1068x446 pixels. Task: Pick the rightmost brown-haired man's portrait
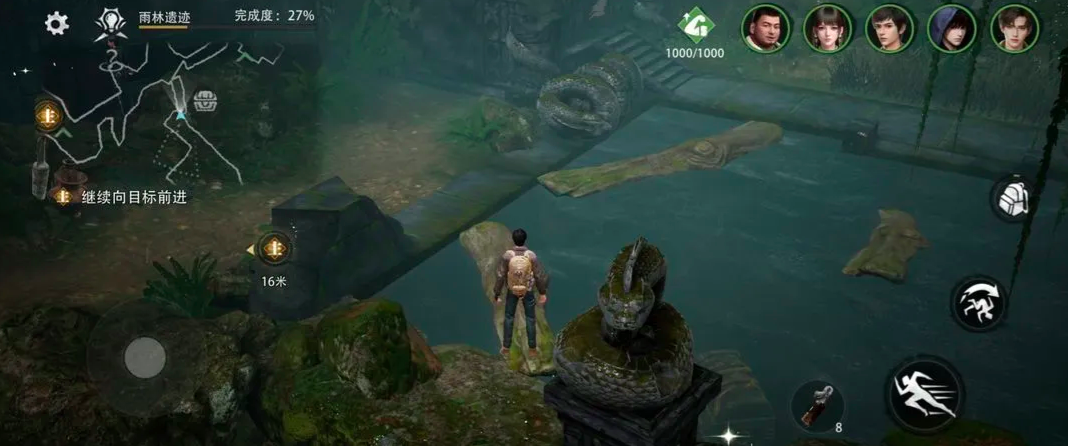[x=1014, y=28]
